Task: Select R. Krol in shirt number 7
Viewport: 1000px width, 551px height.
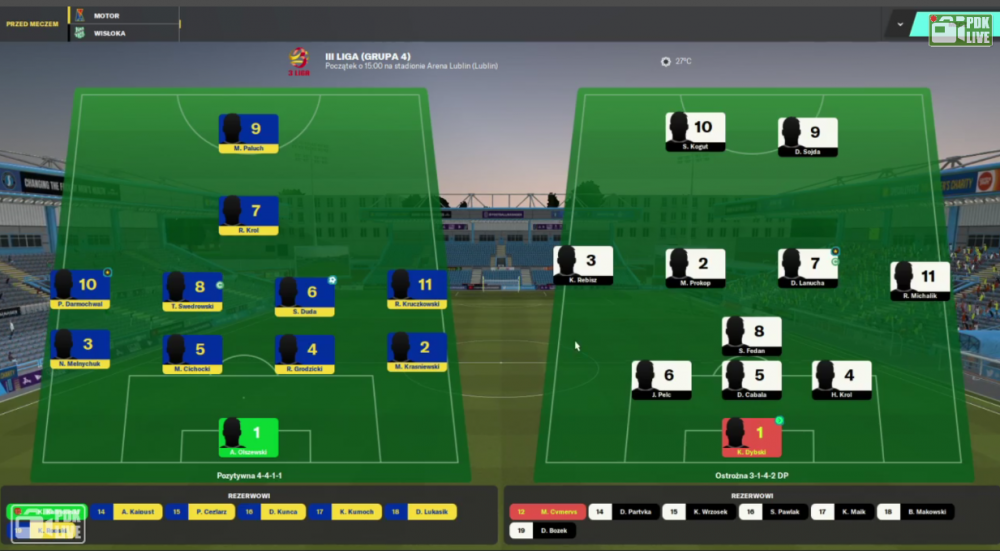Action: pyautogui.click(x=248, y=215)
